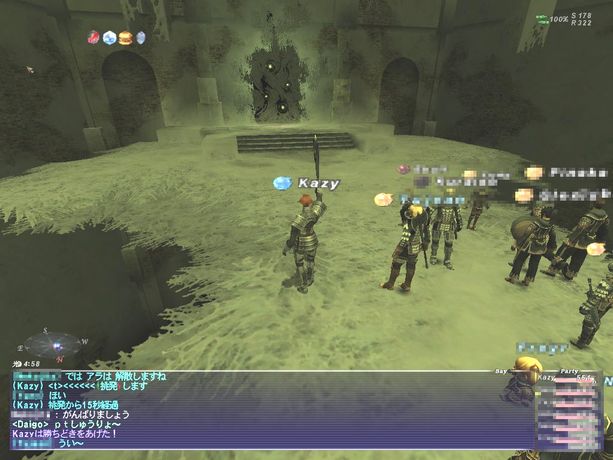Screen dimensions: 613x460
Task: Click the red status effect icon
Action: [x=94, y=37]
